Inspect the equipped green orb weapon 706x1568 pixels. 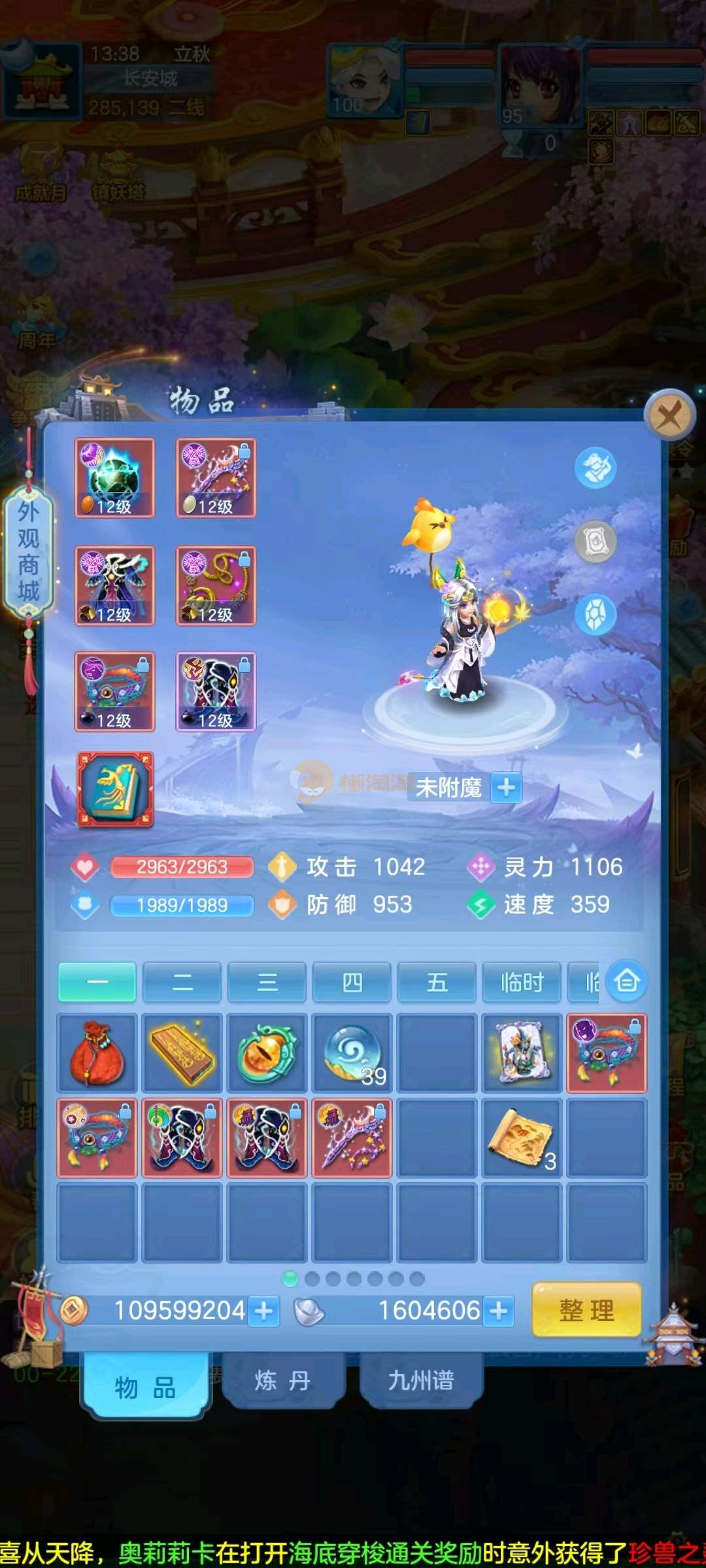tap(115, 478)
